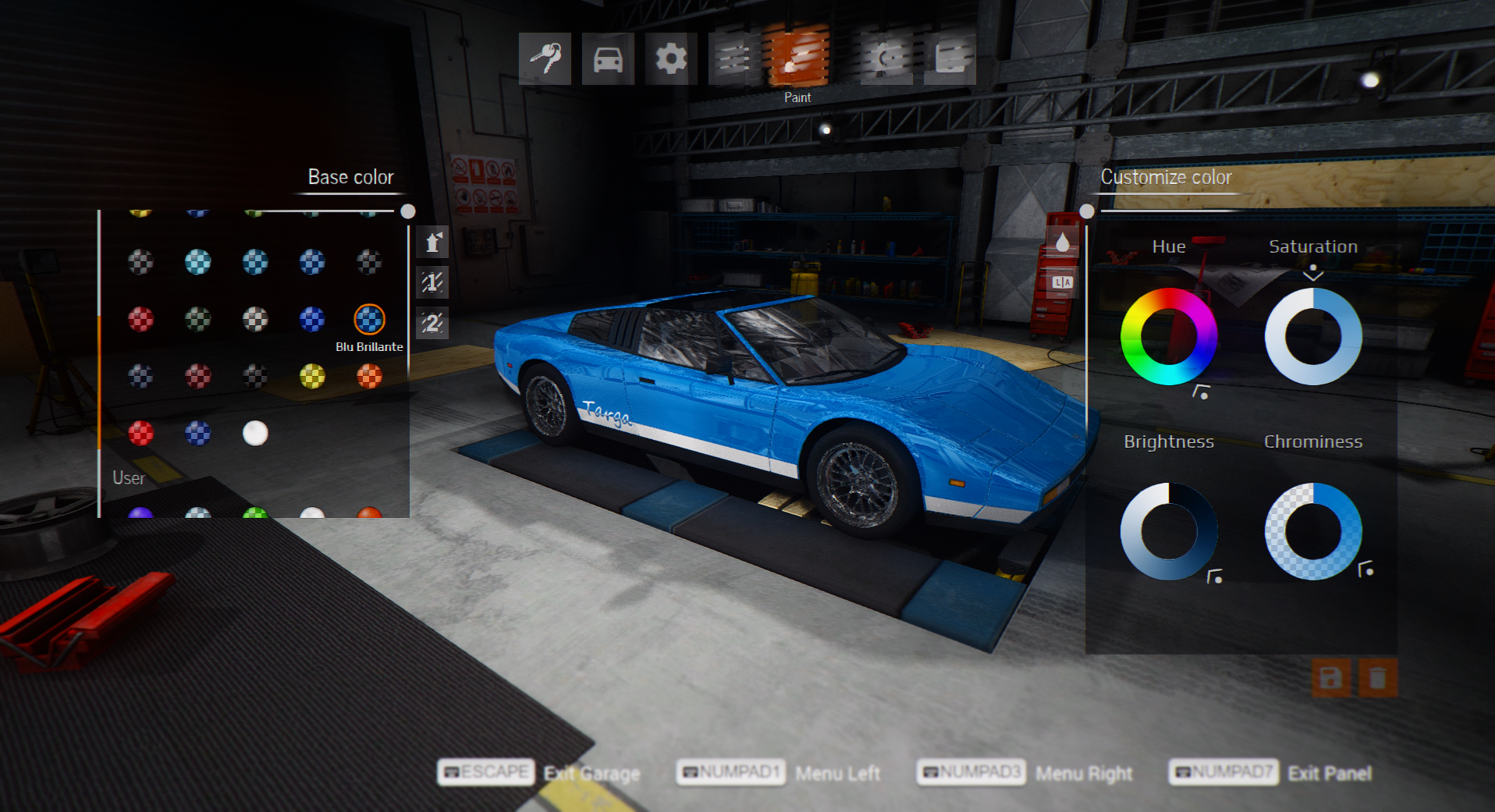The width and height of the screenshot is (1495, 812).
Task: Click the droplet icon beside Customize color
Action: pyautogui.click(x=1062, y=243)
